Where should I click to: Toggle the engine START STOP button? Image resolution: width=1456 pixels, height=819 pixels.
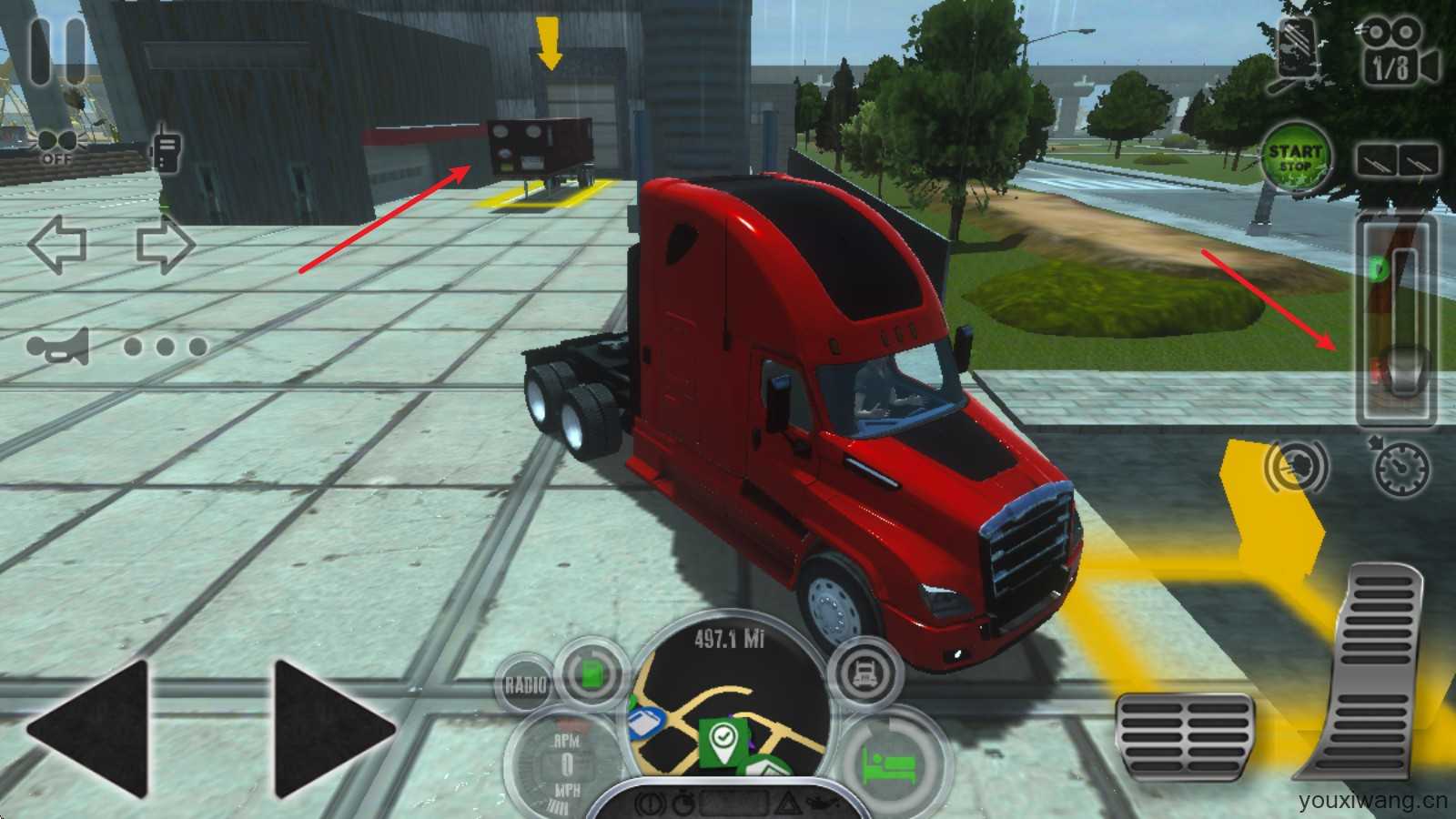(x=1295, y=157)
